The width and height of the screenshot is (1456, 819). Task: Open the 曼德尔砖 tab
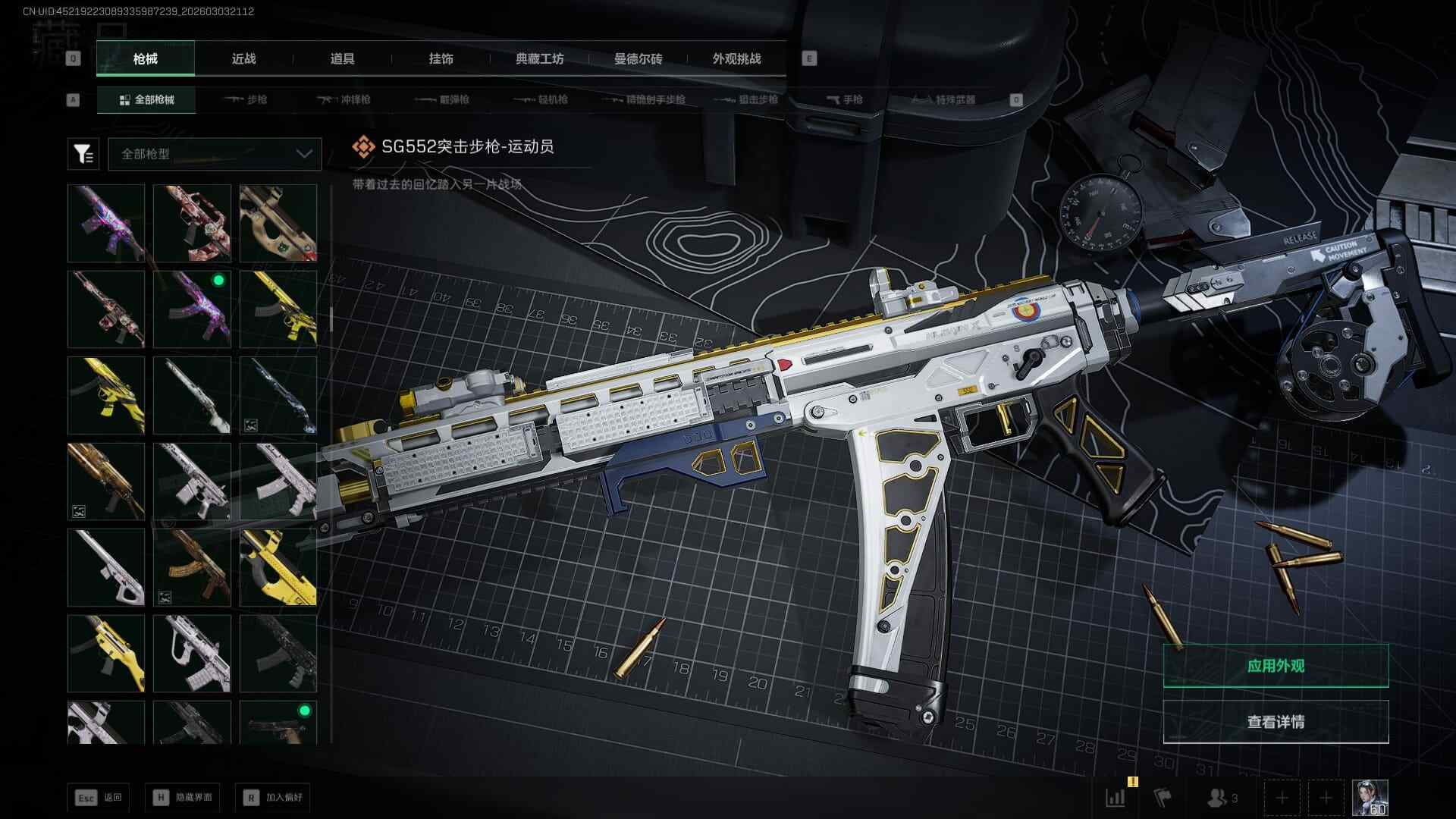click(638, 58)
